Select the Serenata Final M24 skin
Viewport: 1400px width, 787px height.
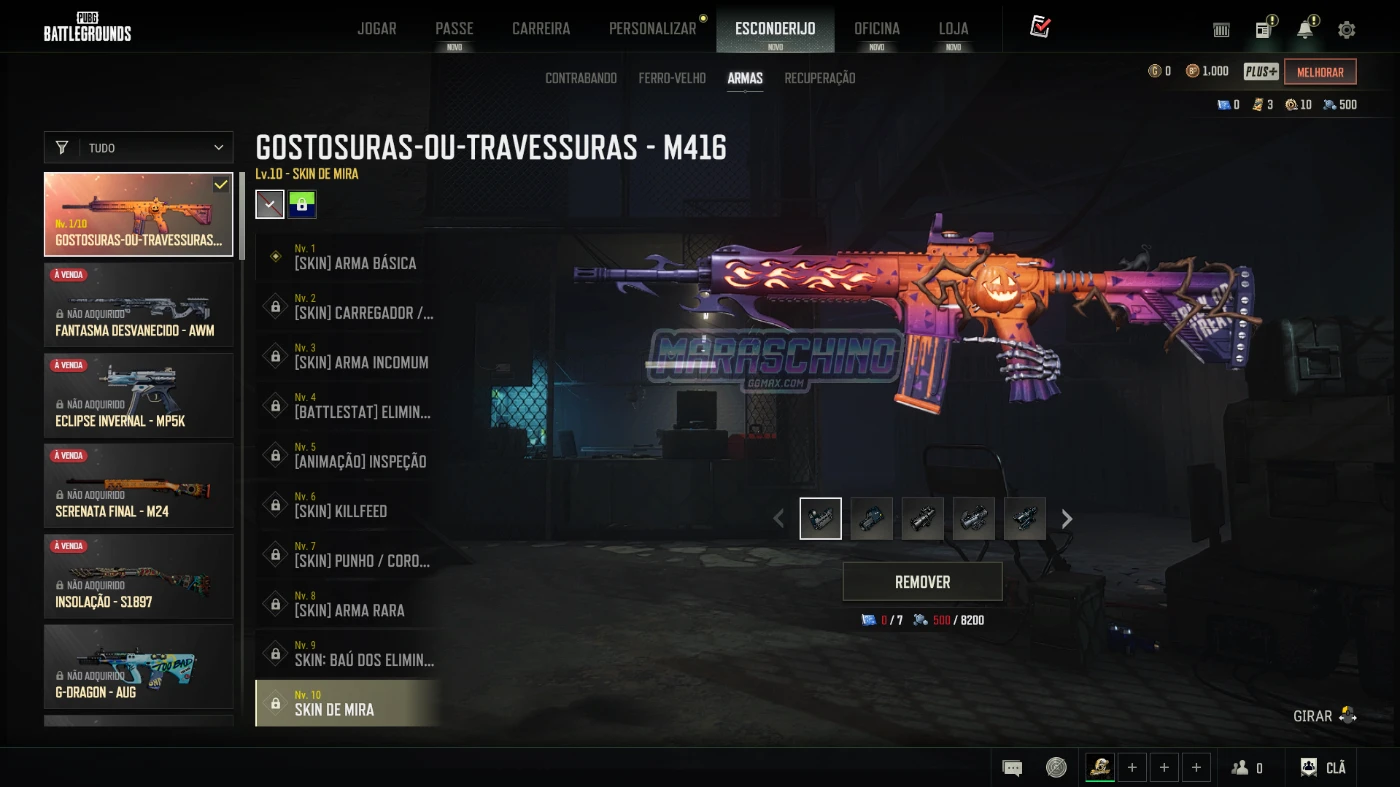click(x=138, y=485)
